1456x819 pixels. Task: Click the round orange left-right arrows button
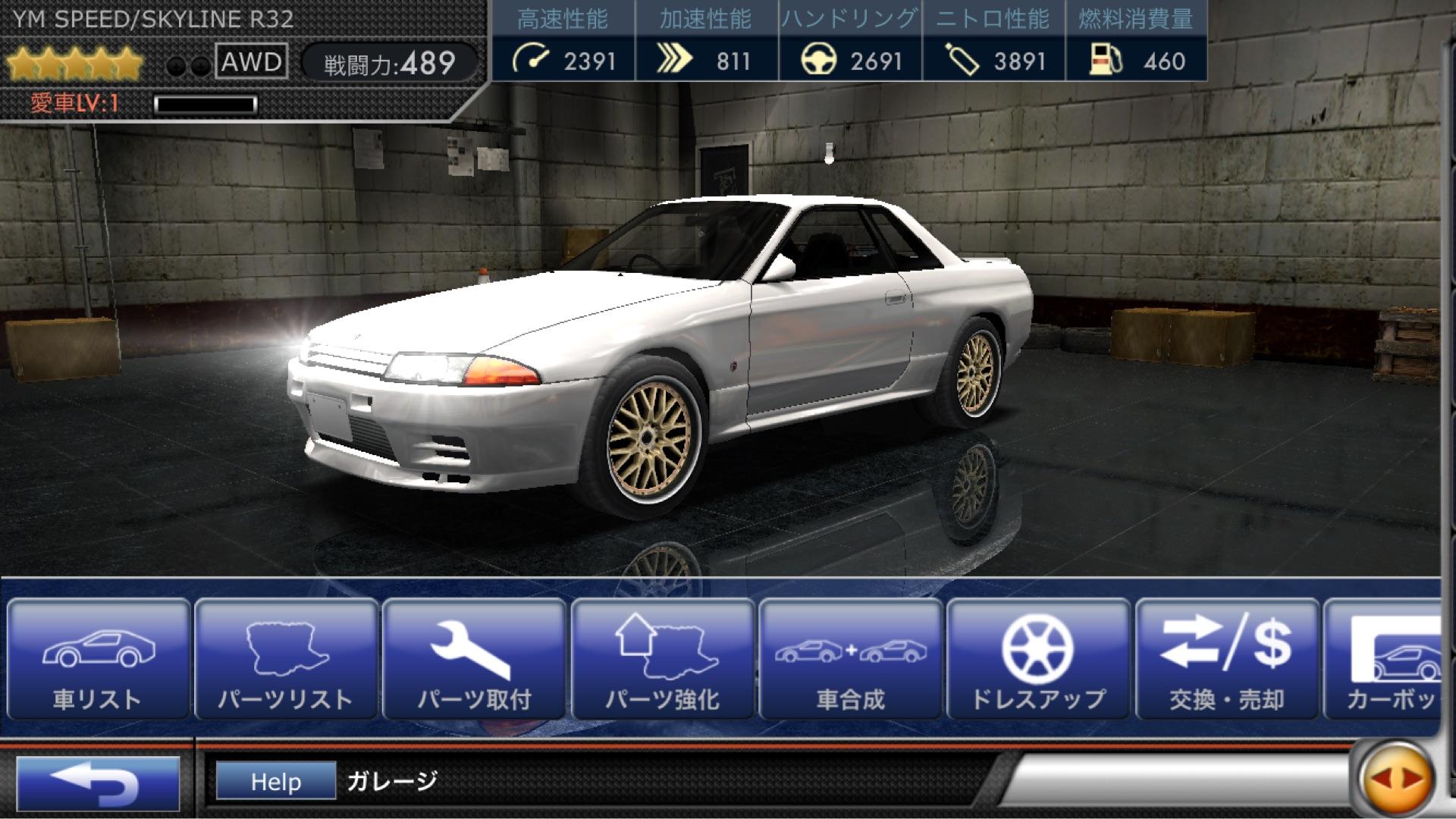(x=1396, y=778)
